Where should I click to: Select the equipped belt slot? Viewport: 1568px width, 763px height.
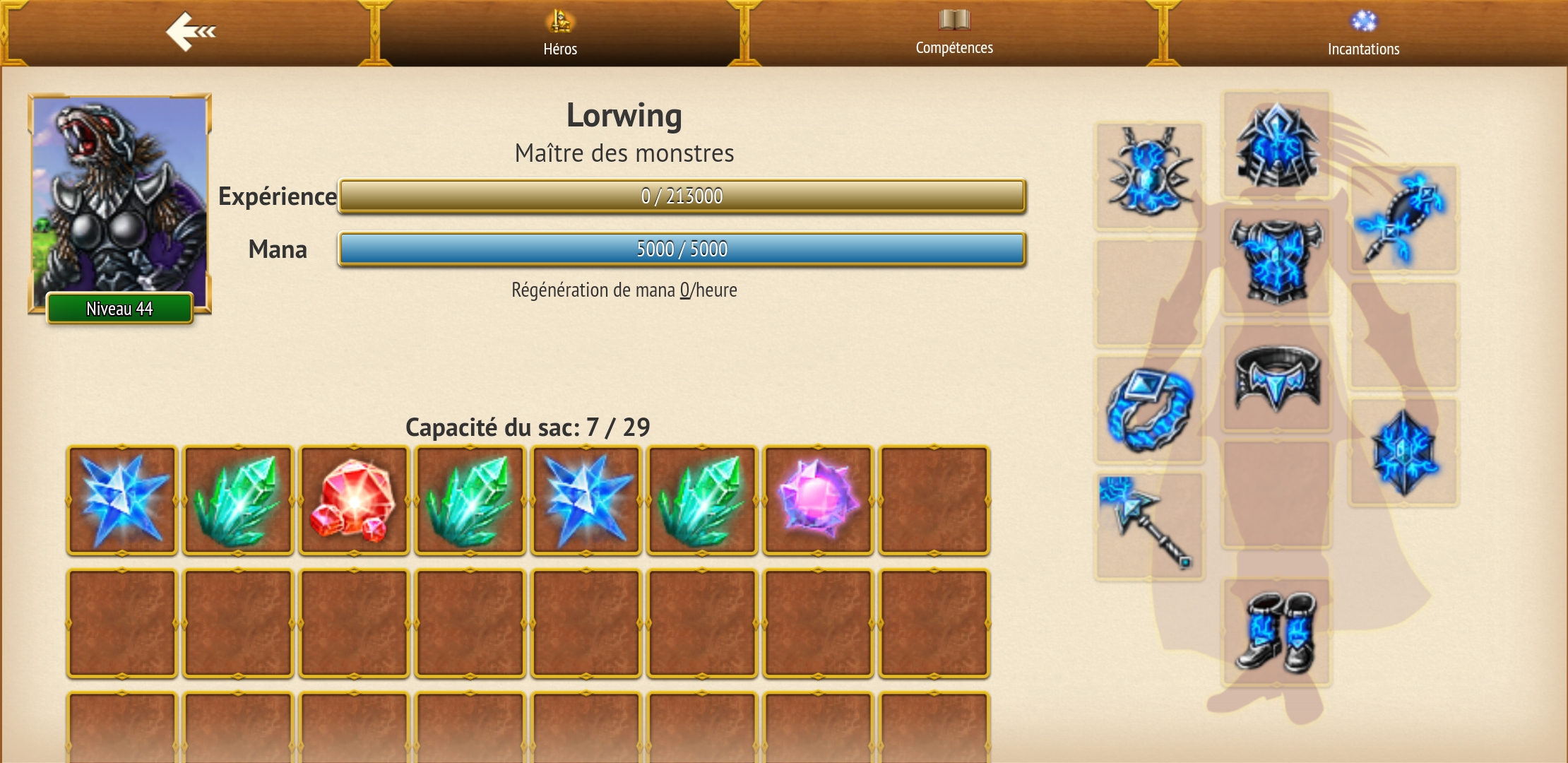(1277, 378)
